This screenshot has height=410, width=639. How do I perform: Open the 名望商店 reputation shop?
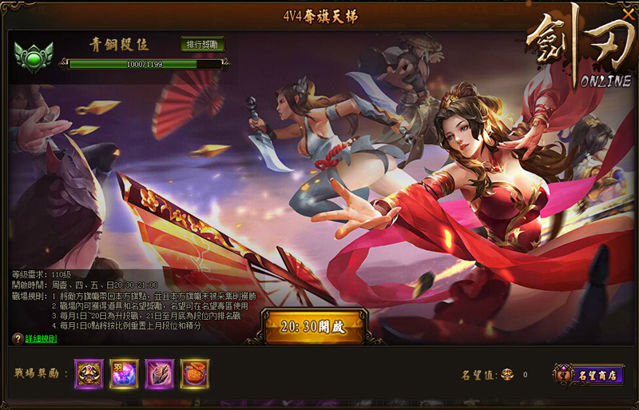click(589, 374)
